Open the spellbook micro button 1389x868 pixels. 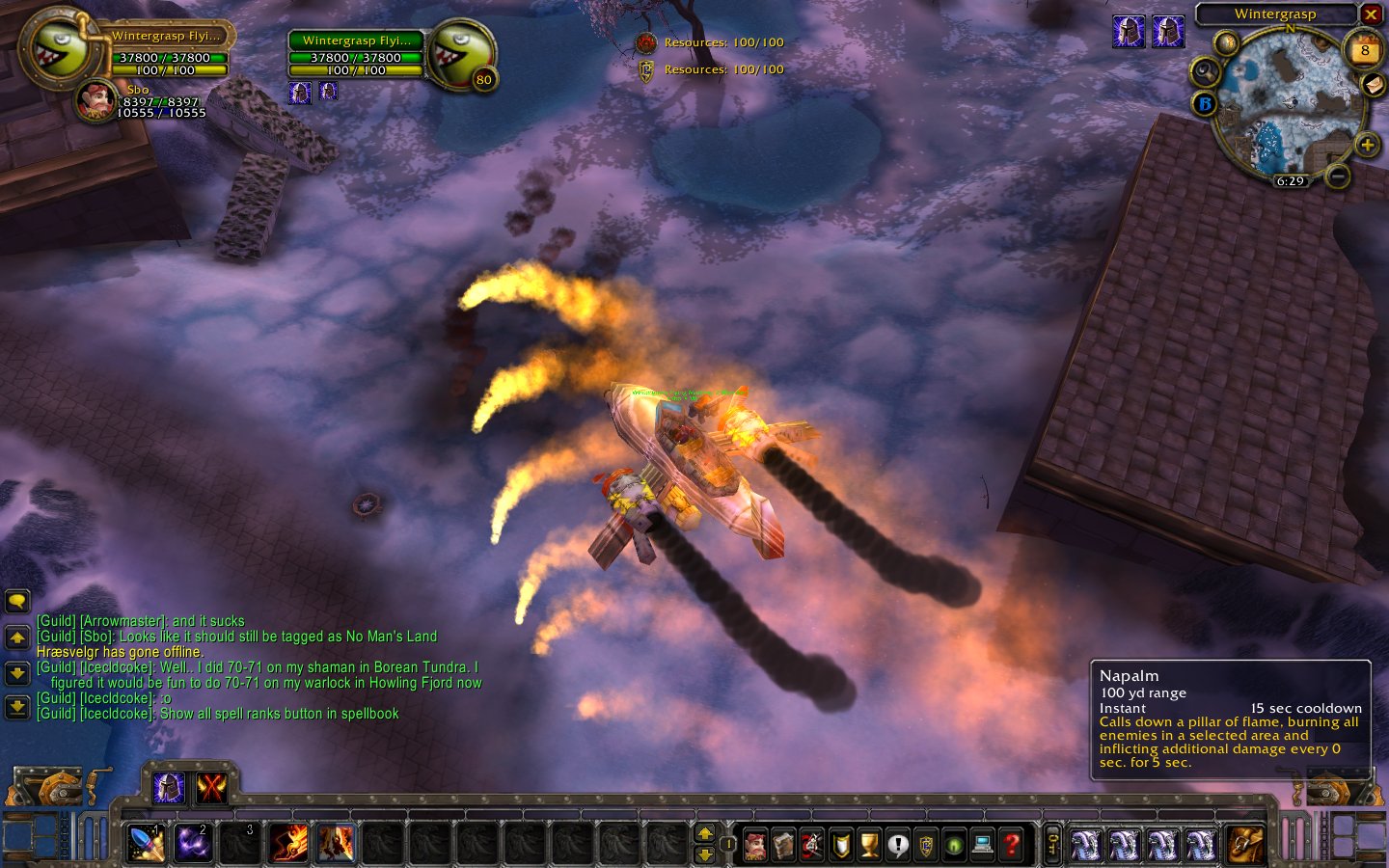click(783, 846)
